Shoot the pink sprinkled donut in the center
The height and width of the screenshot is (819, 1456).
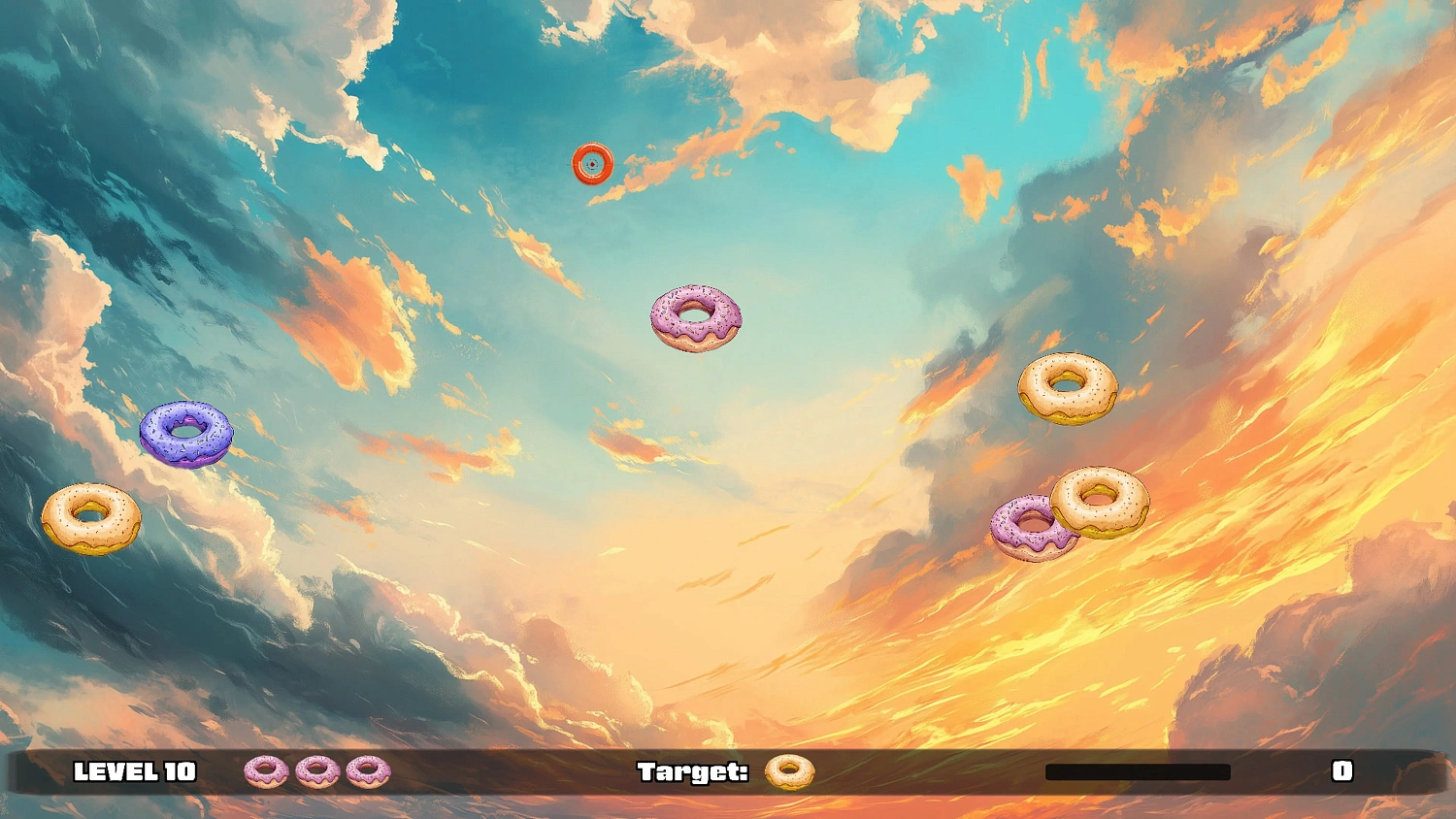point(695,317)
